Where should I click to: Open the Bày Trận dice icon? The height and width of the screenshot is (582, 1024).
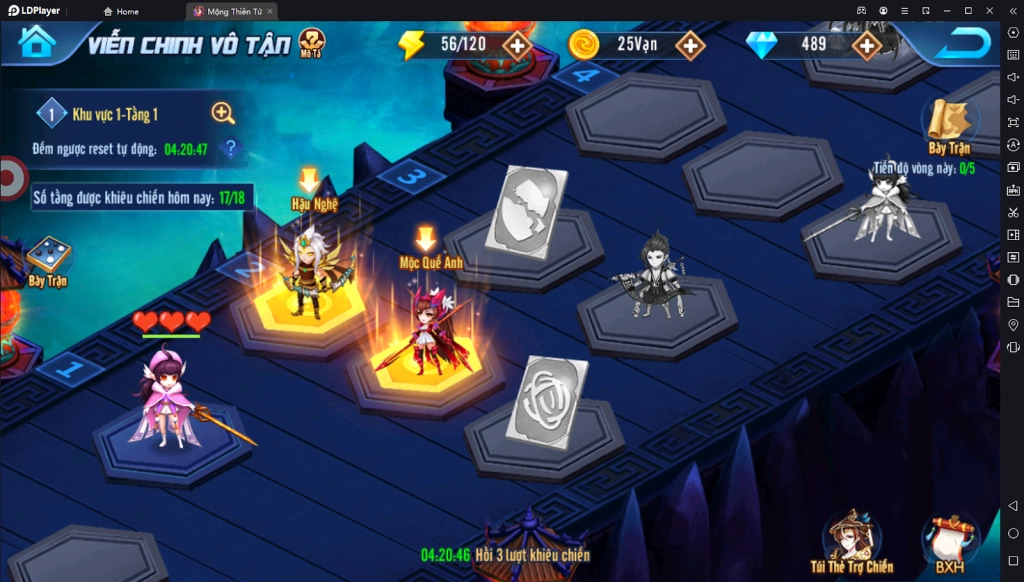[47, 260]
